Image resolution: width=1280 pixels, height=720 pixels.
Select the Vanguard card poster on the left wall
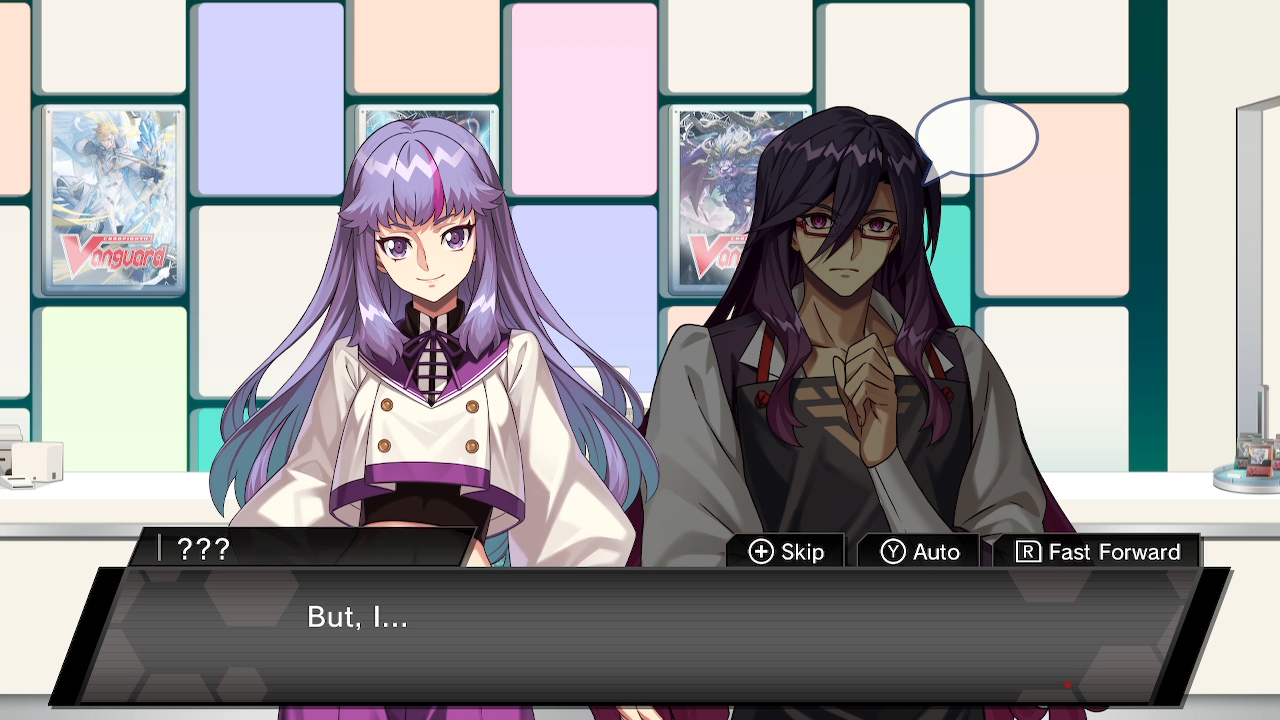(x=113, y=200)
